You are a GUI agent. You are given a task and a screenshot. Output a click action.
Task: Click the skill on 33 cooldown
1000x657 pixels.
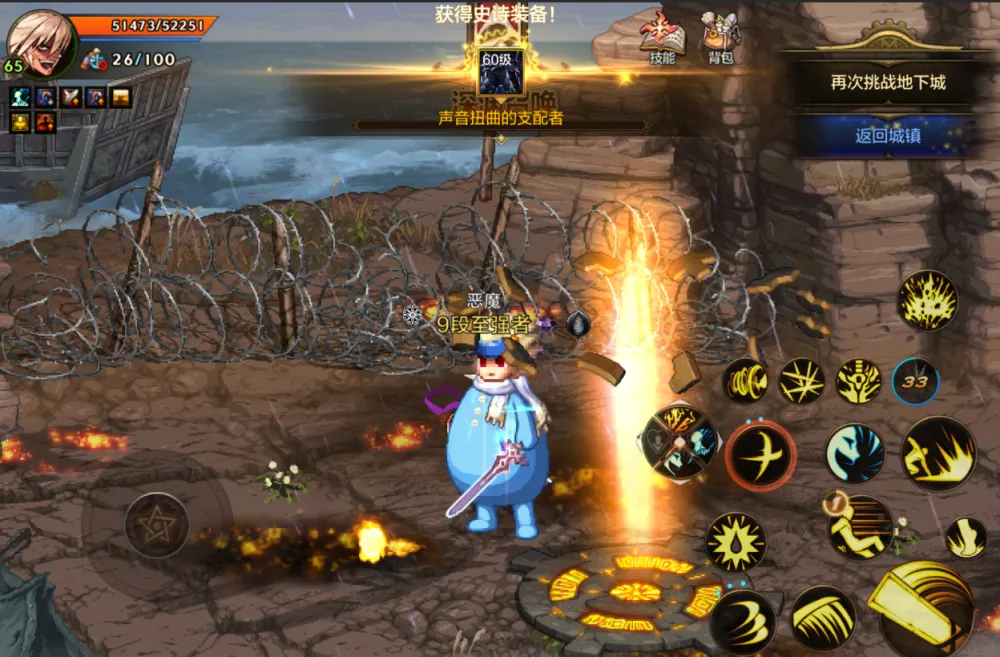(x=915, y=381)
